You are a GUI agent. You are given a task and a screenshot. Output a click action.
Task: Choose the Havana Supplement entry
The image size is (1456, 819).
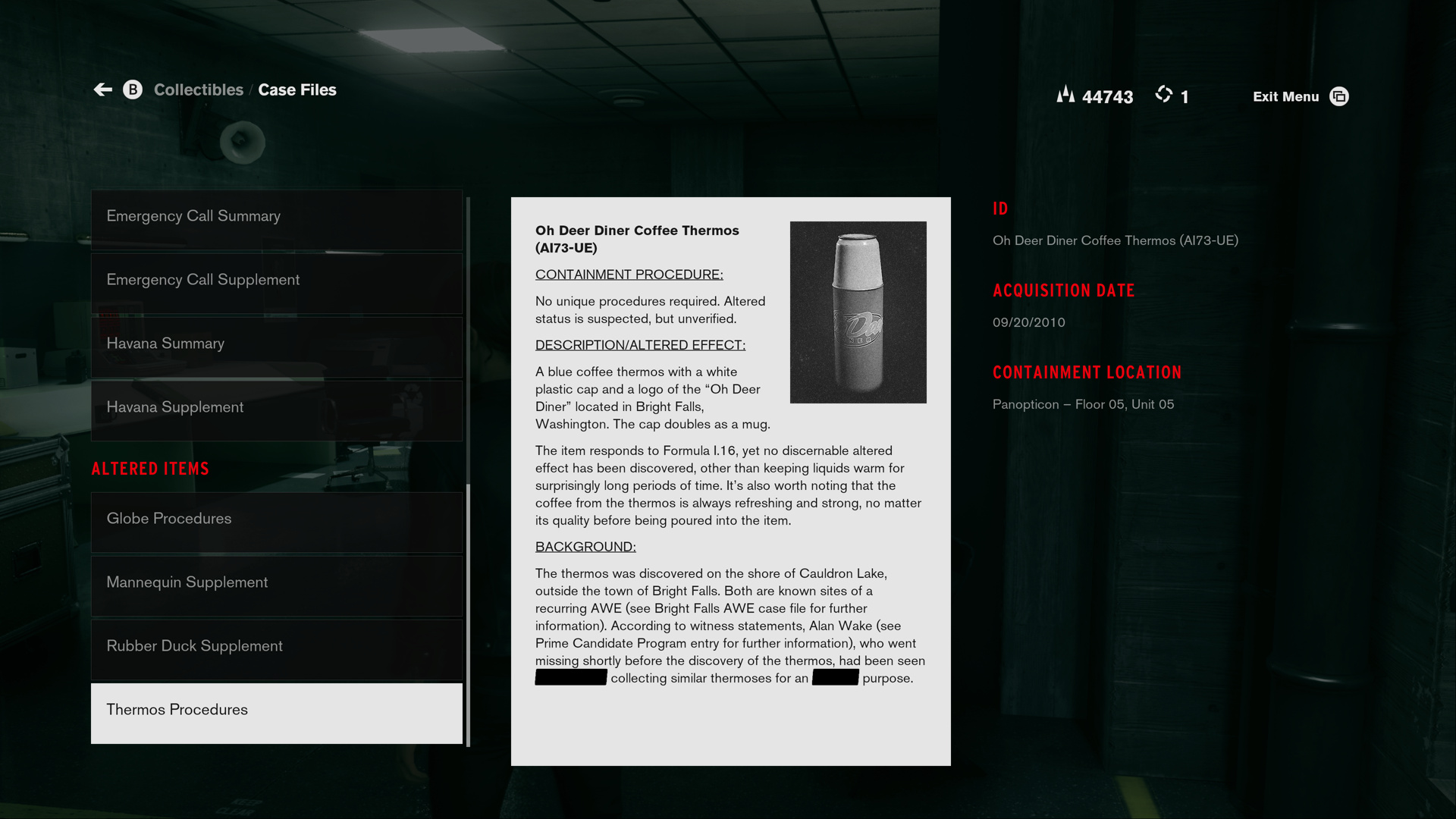(x=277, y=408)
